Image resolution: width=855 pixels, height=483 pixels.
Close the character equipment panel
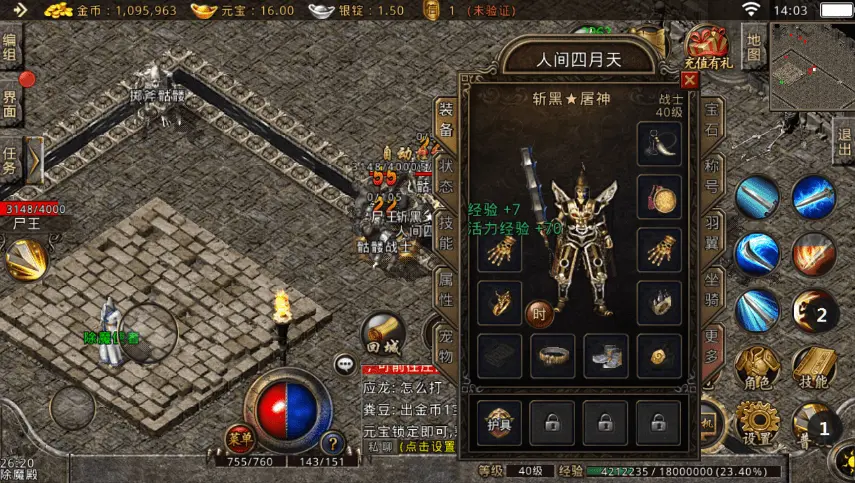[x=689, y=80]
